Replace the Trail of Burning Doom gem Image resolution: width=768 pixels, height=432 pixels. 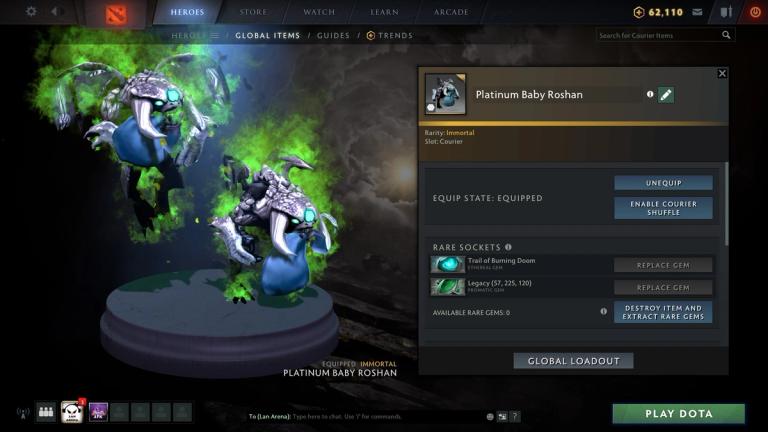(x=663, y=265)
